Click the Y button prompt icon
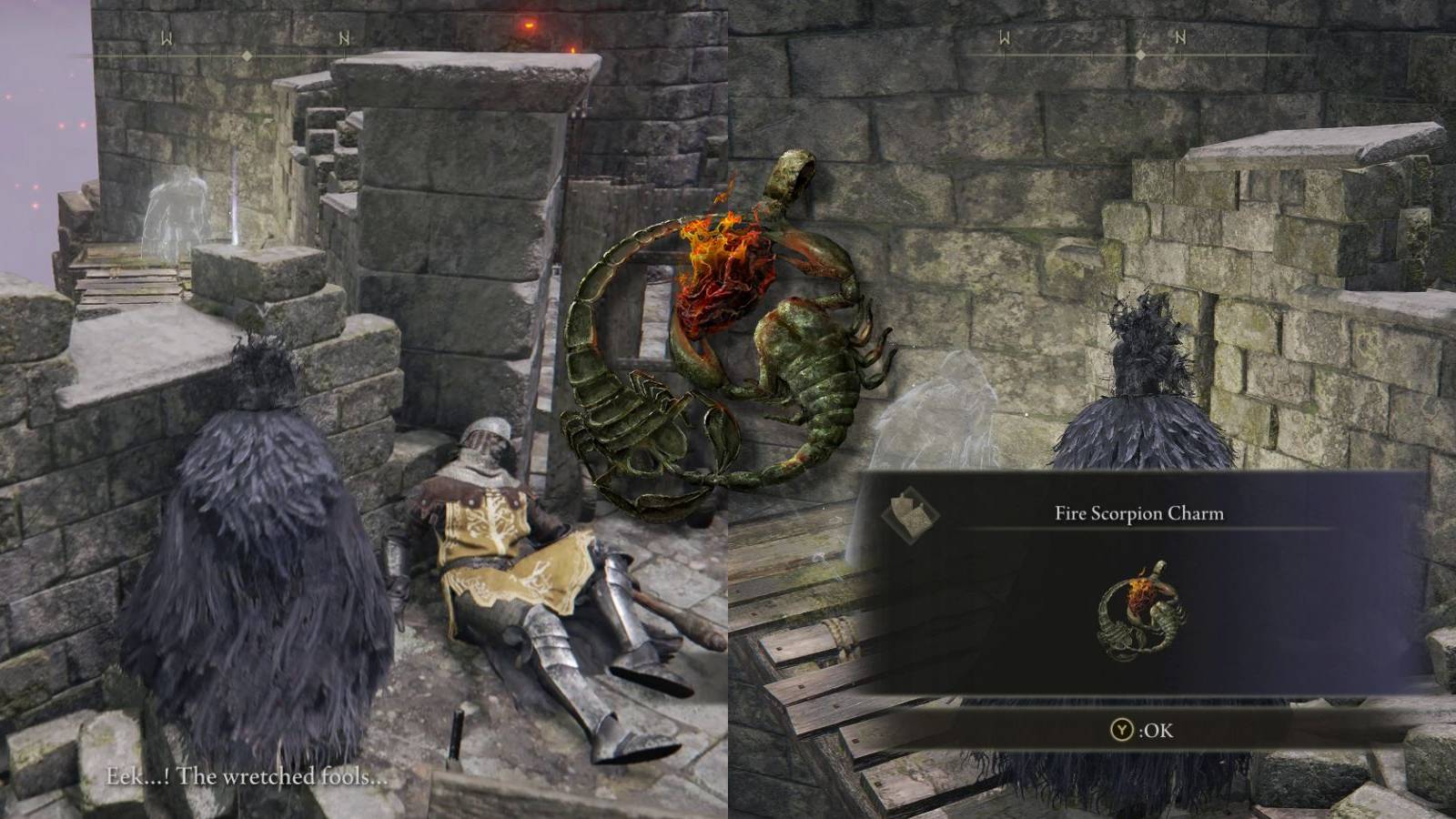 [1123, 729]
